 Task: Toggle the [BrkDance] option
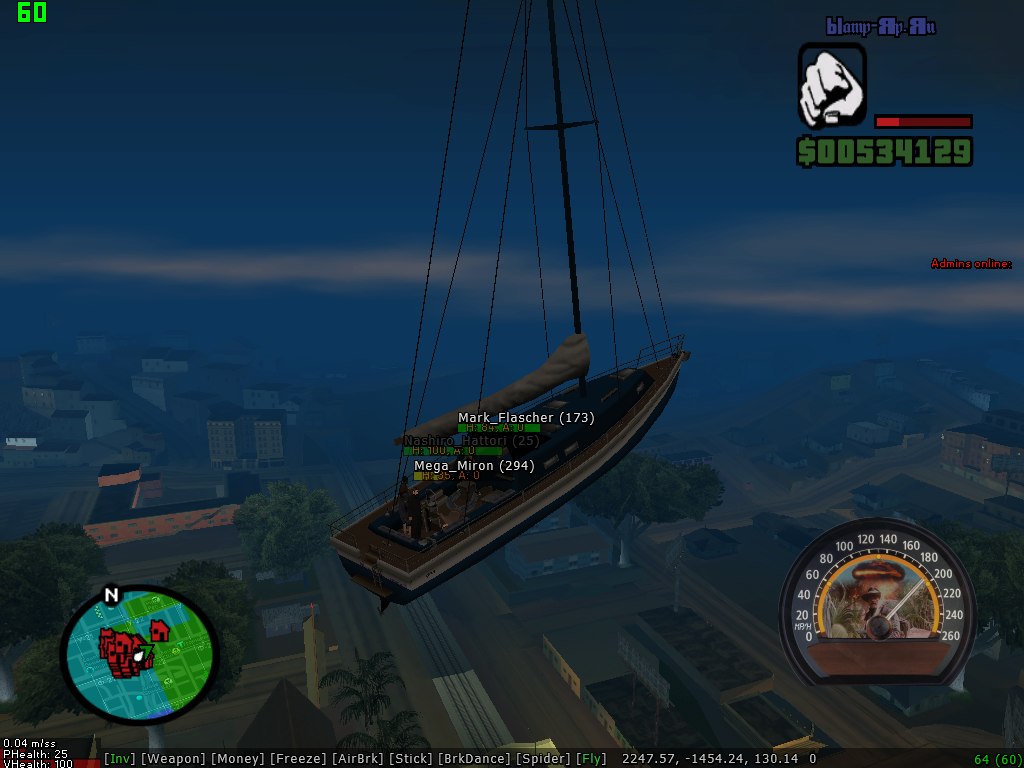click(x=474, y=759)
